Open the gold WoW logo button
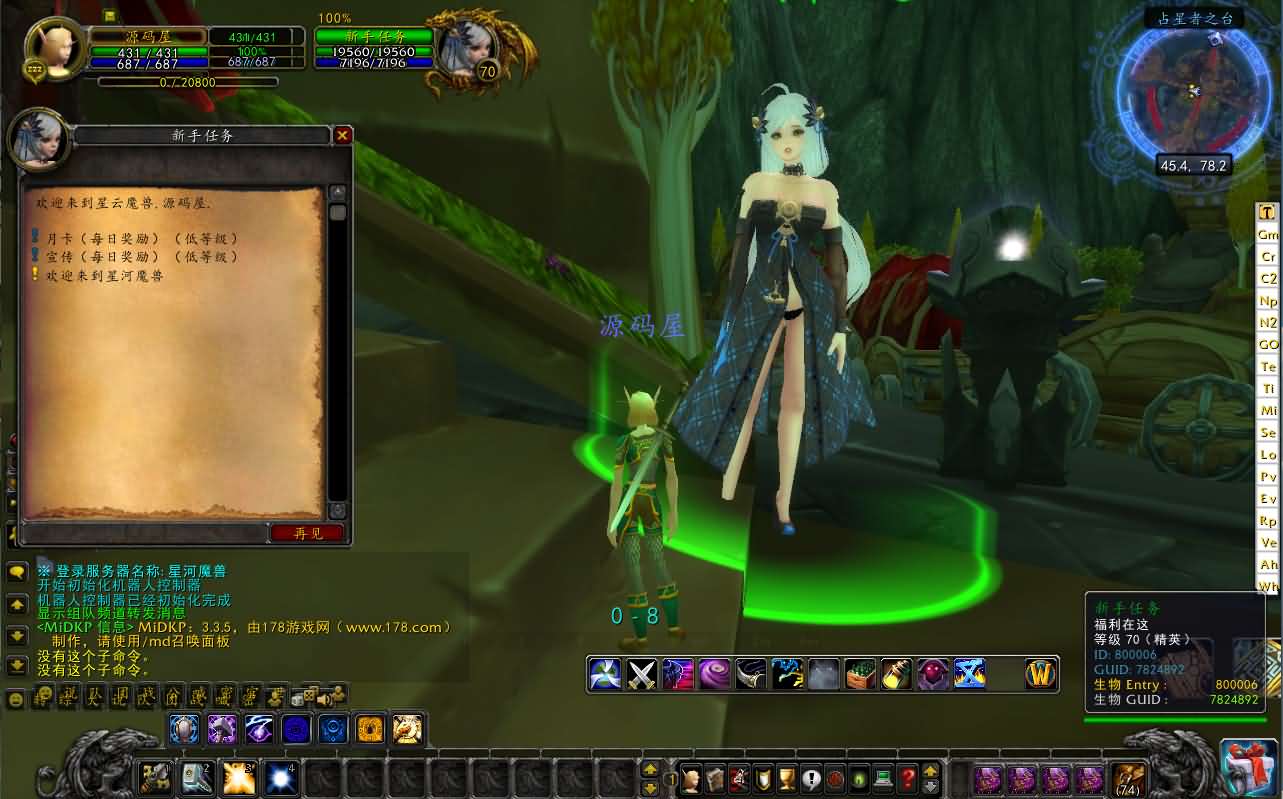The height and width of the screenshot is (799, 1283). coord(1041,675)
